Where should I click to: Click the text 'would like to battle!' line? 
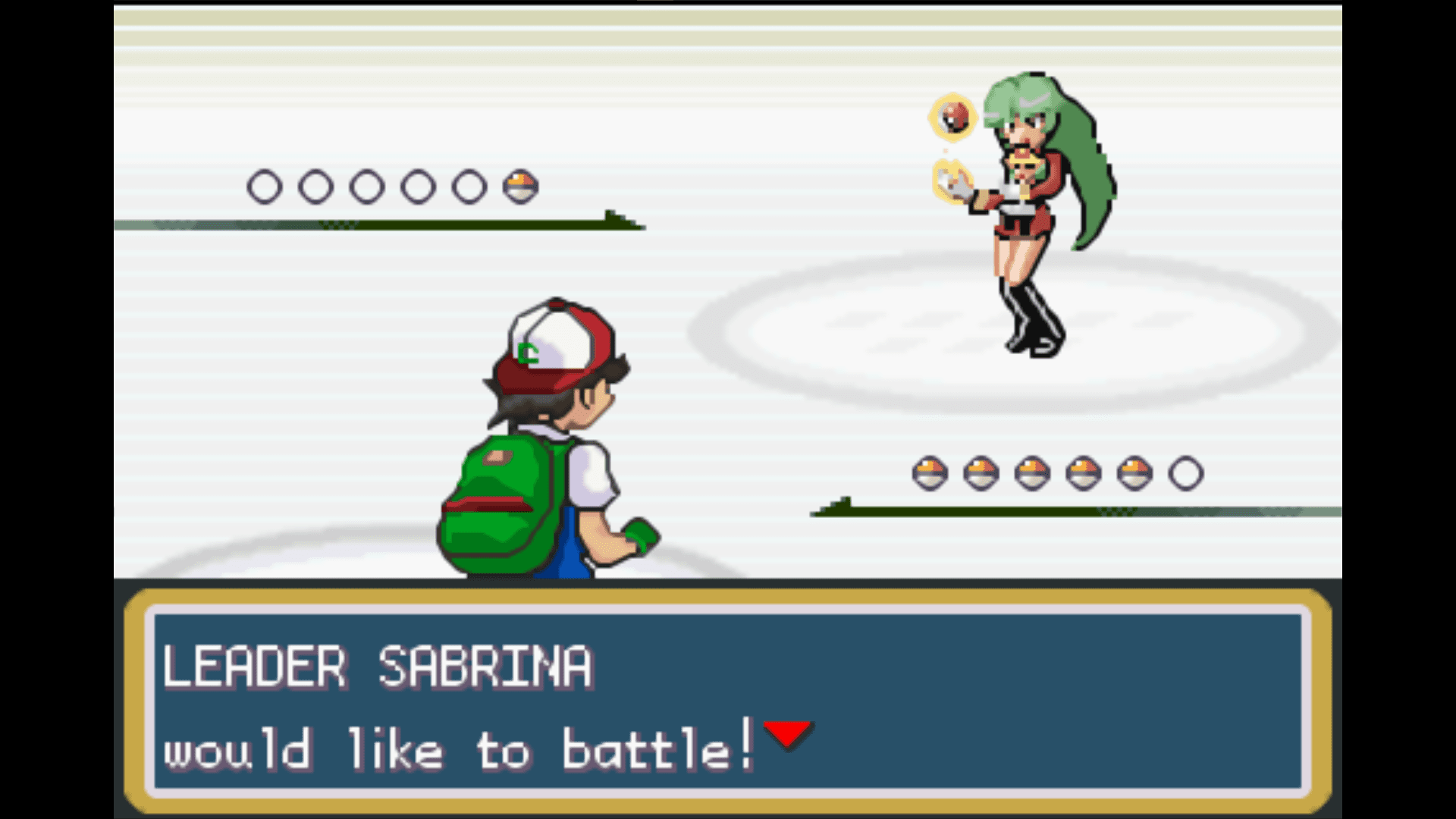[x=455, y=747]
